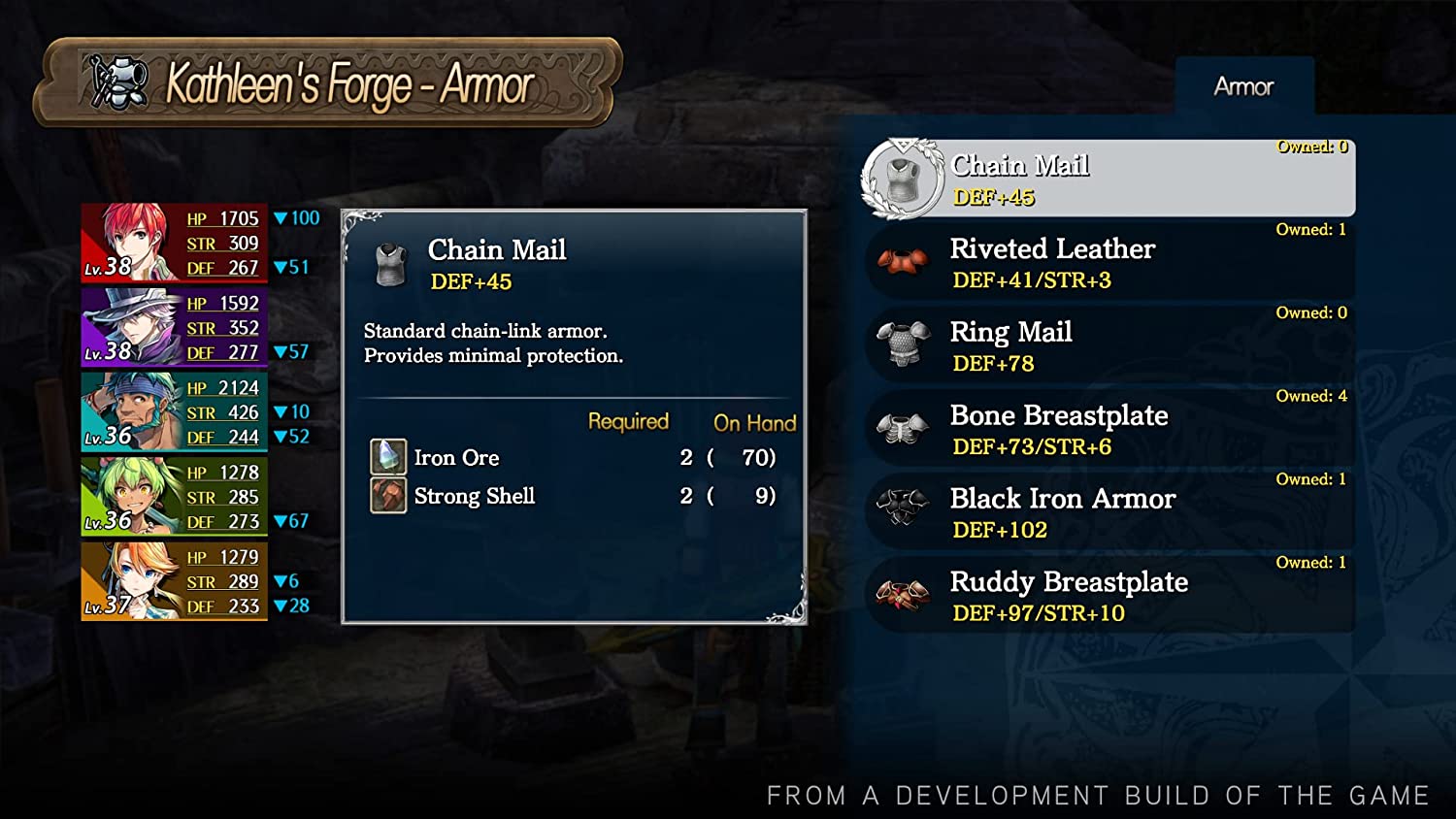
Task: Click the Strong Shell material row
Action: click(x=573, y=496)
